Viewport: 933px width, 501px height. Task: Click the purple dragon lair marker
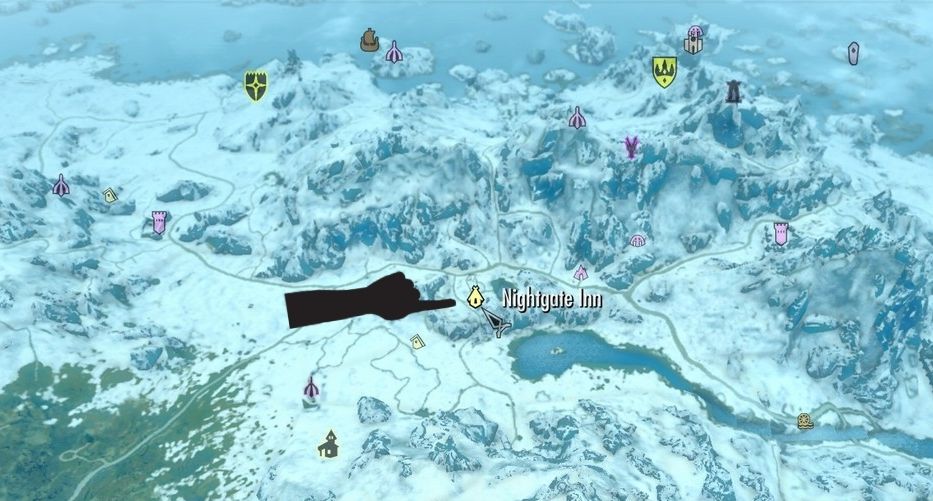pos(631,148)
